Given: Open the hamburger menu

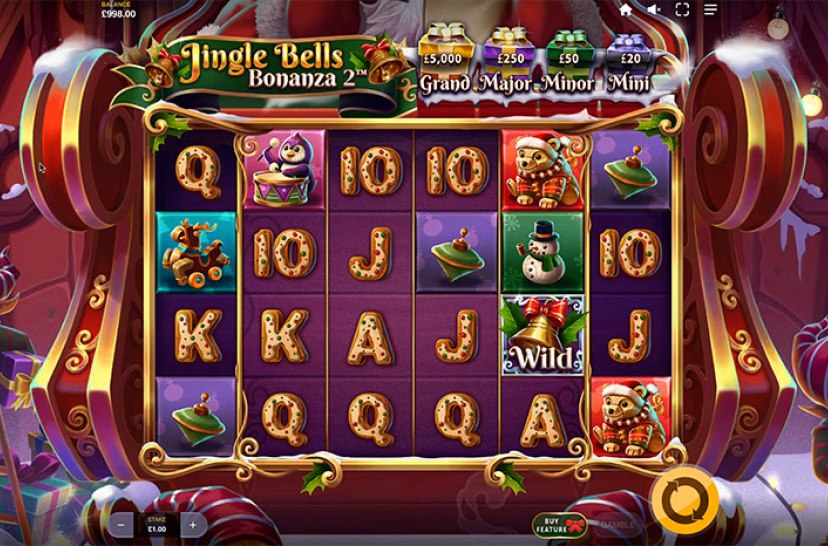Looking at the screenshot, I should [711, 10].
